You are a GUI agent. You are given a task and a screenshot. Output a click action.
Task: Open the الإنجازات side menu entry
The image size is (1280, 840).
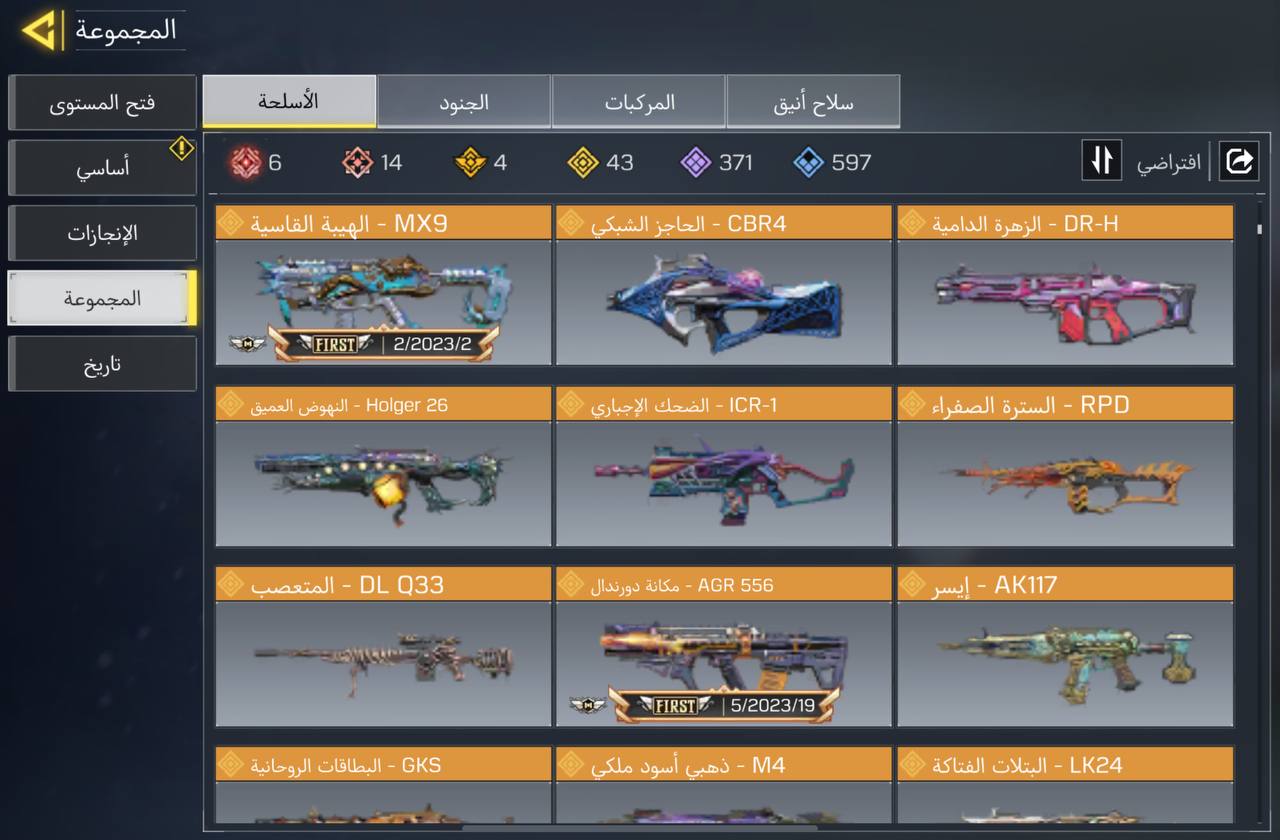click(102, 233)
